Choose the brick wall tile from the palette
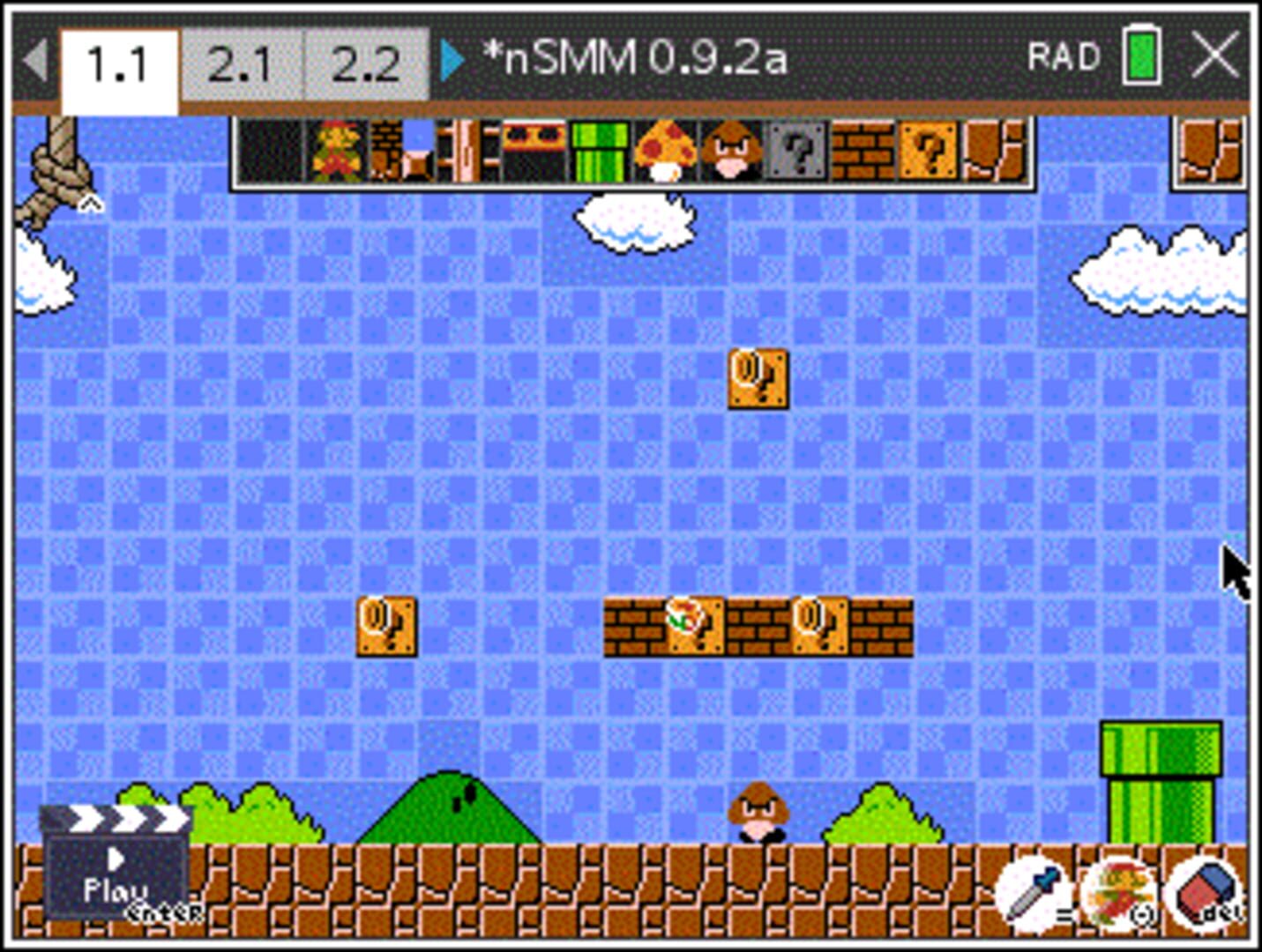The width and height of the screenshot is (1262, 952). click(x=862, y=152)
